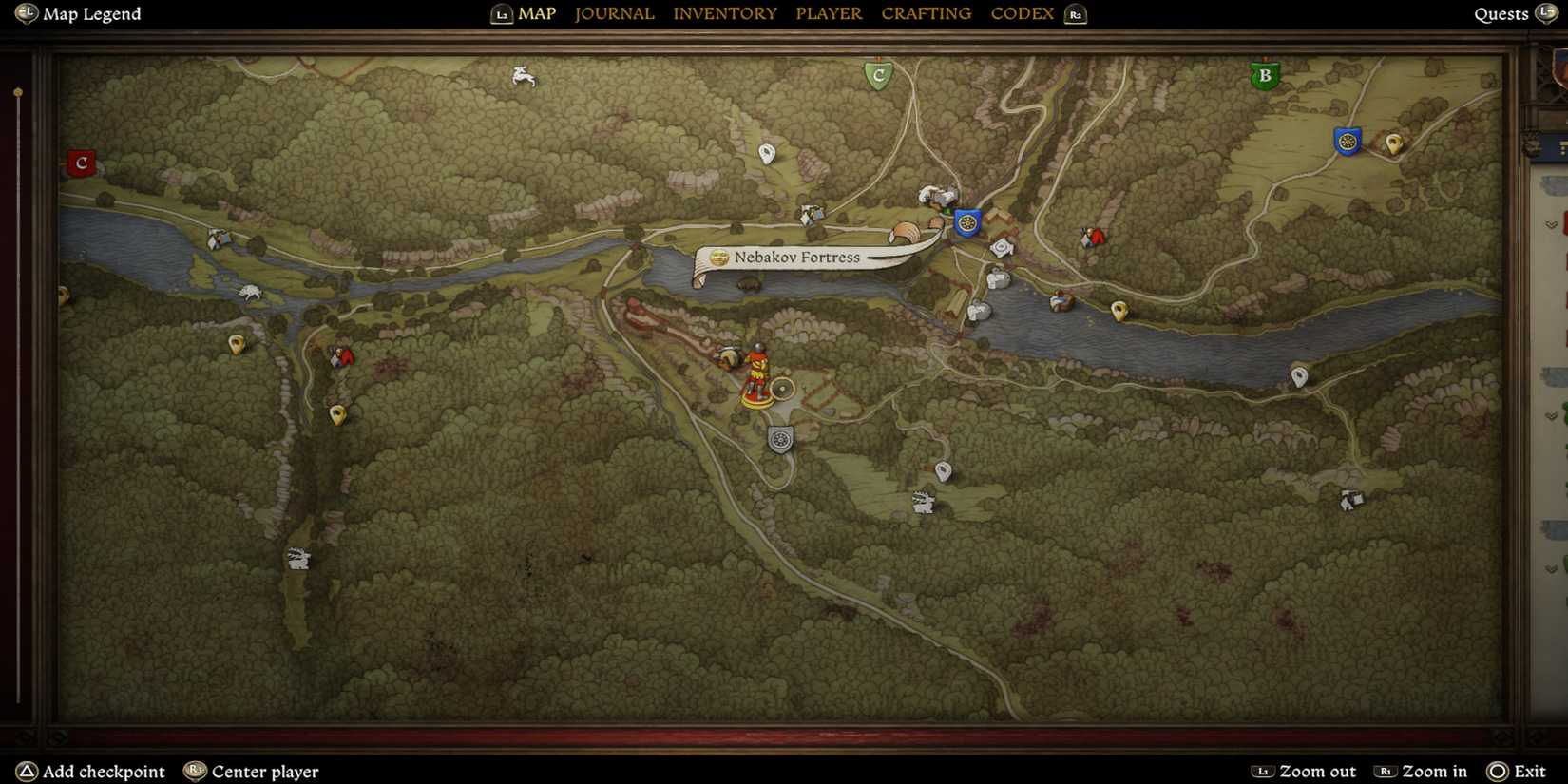Viewport: 1568px width, 784px height.
Task: Click the goat icon in the southwestern forest
Action: tap(297, 560)
